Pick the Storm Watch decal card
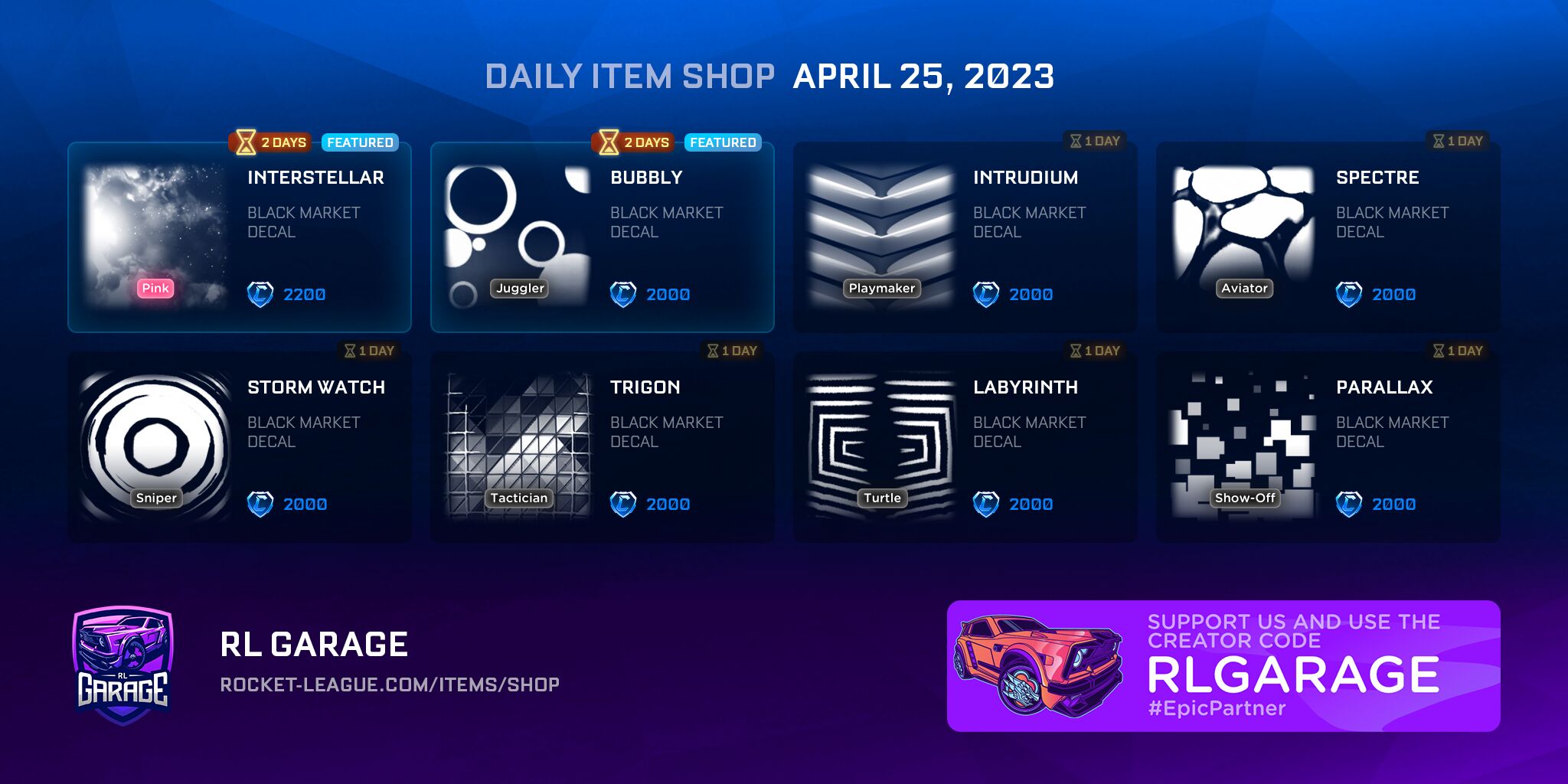Screen dimensions: 1568x784 click(x=239, y=447)
